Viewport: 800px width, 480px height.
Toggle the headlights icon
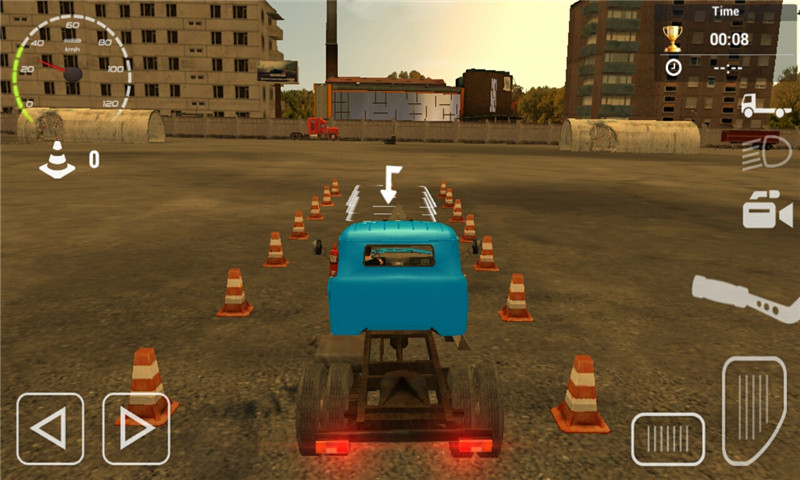767,155
